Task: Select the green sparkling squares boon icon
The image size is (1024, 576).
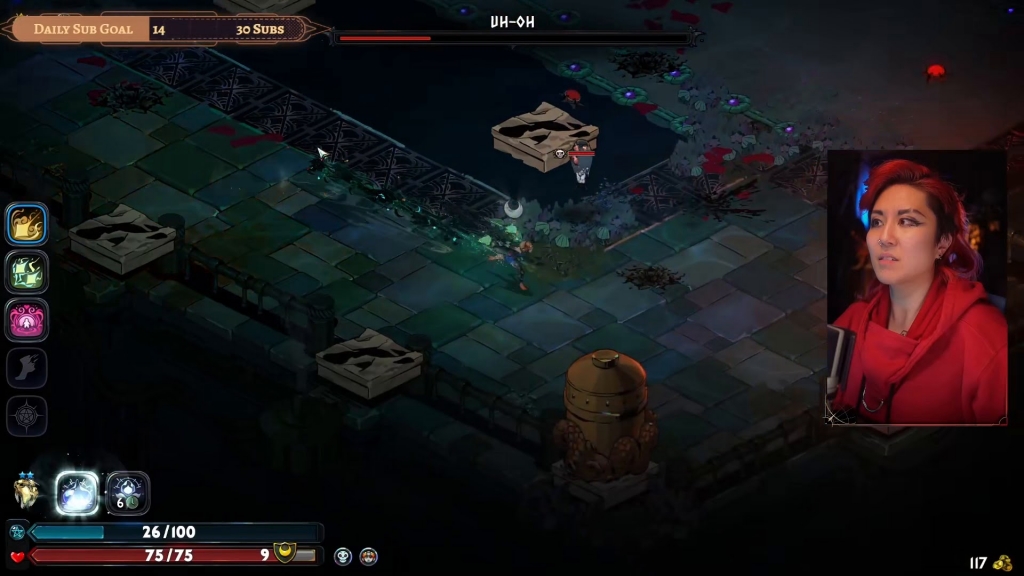Action: click(27, 271)
